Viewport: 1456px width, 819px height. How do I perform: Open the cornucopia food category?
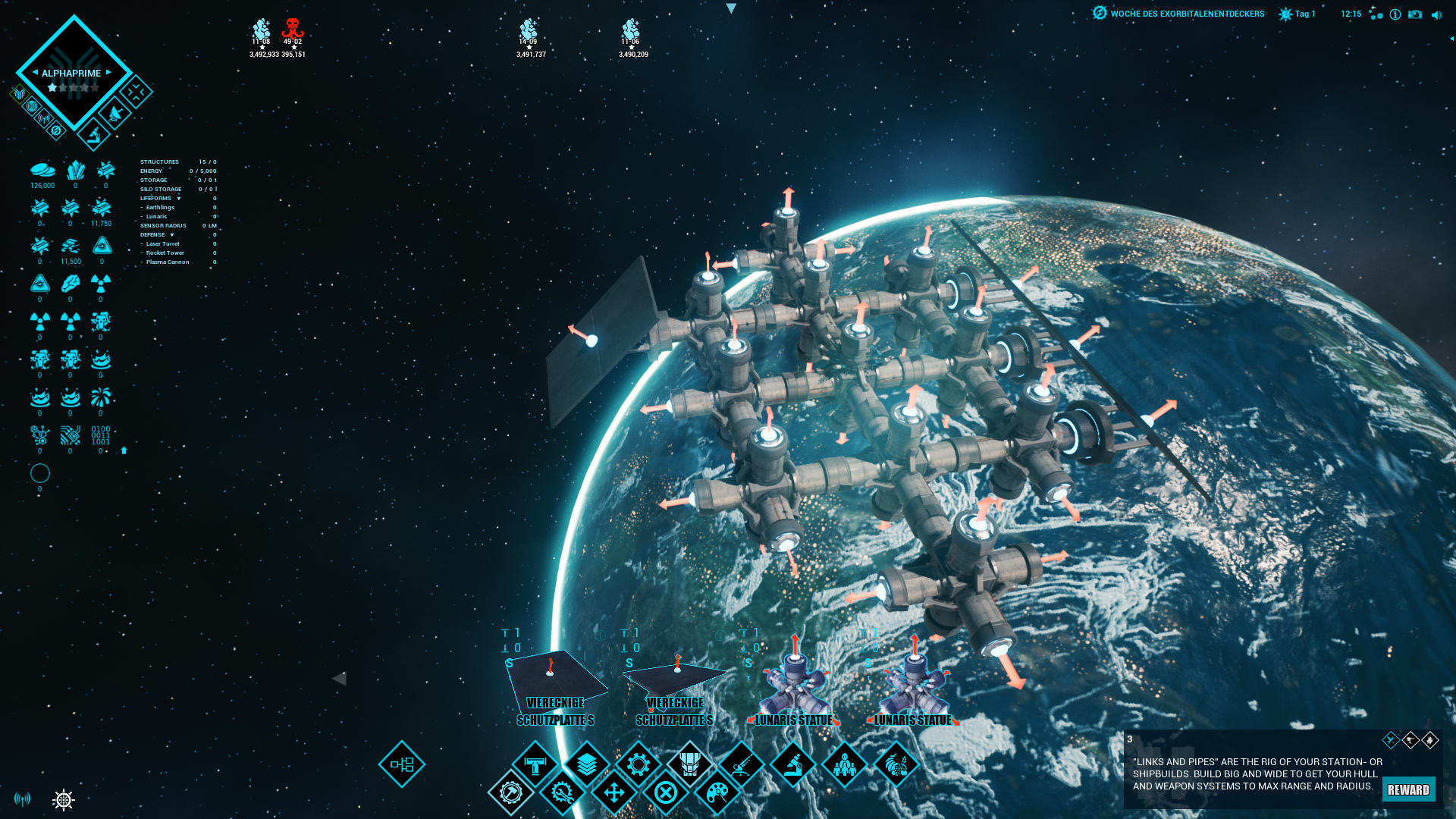click(896, 764)
